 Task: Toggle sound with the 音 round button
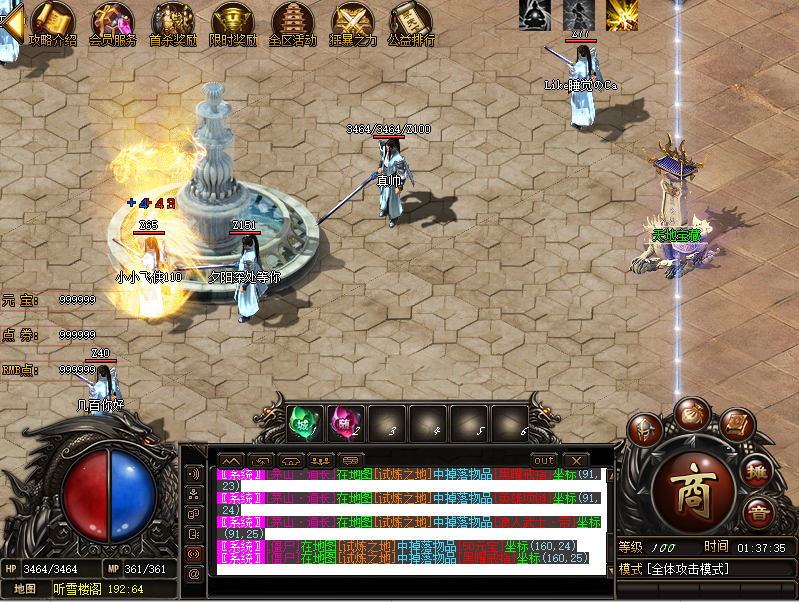tap(759, 512)
